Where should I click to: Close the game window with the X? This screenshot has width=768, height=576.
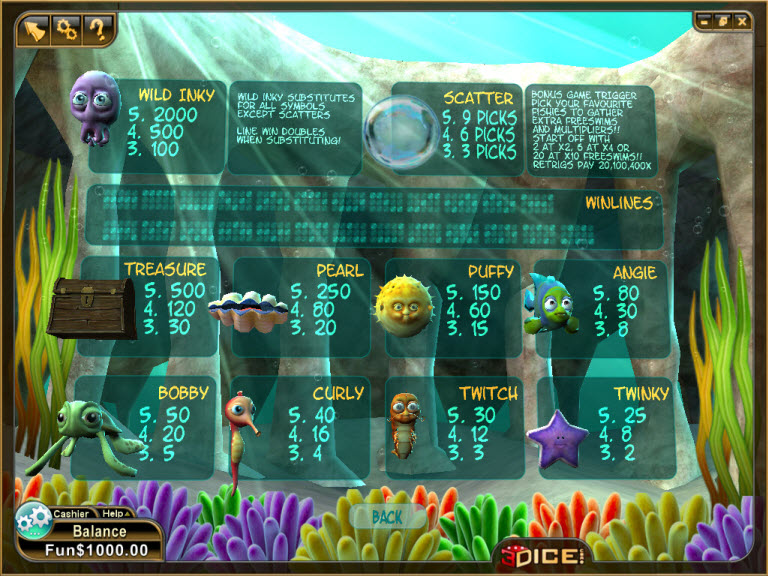[x=741, y=21]
